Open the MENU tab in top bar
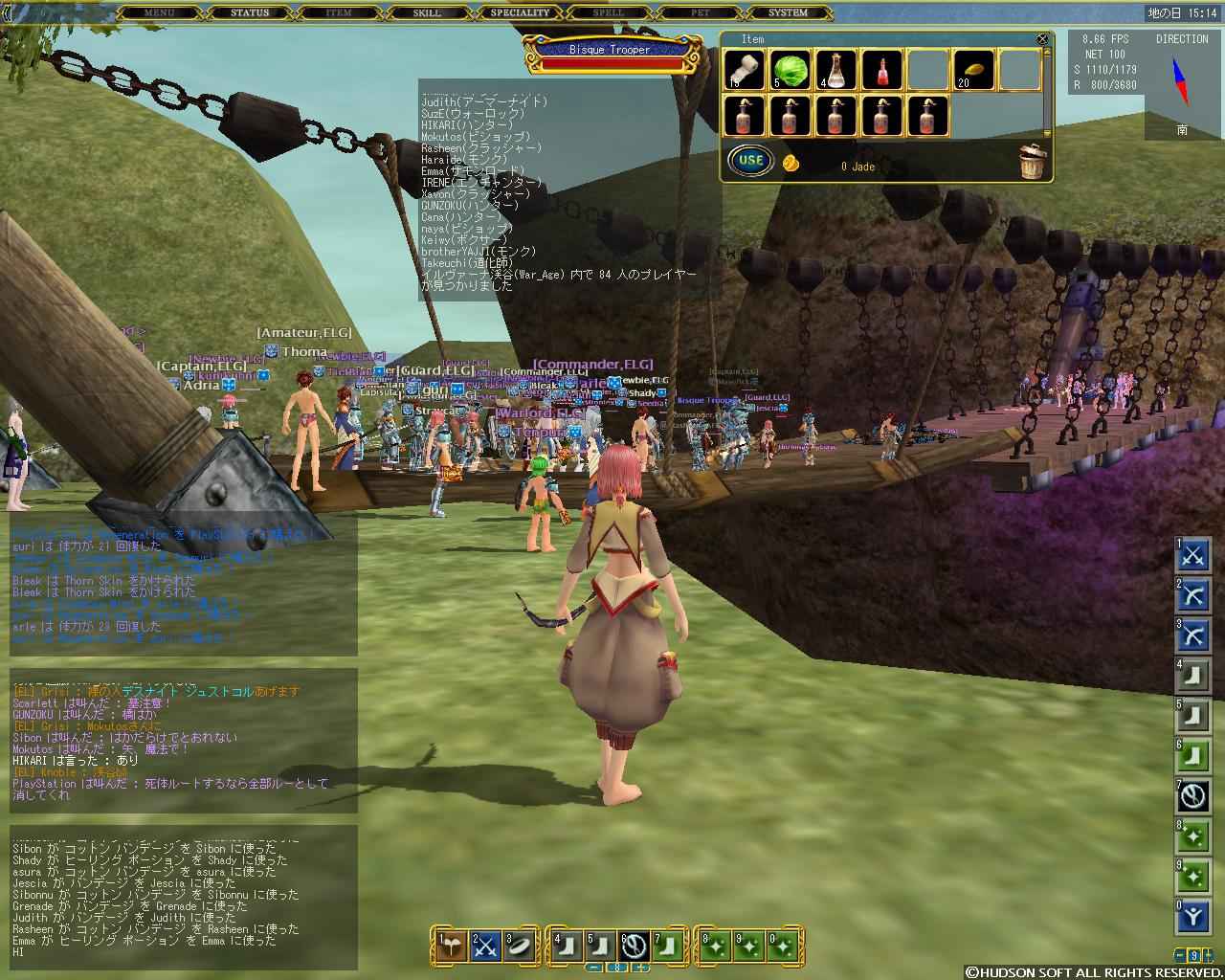 [x=159, y=12]
